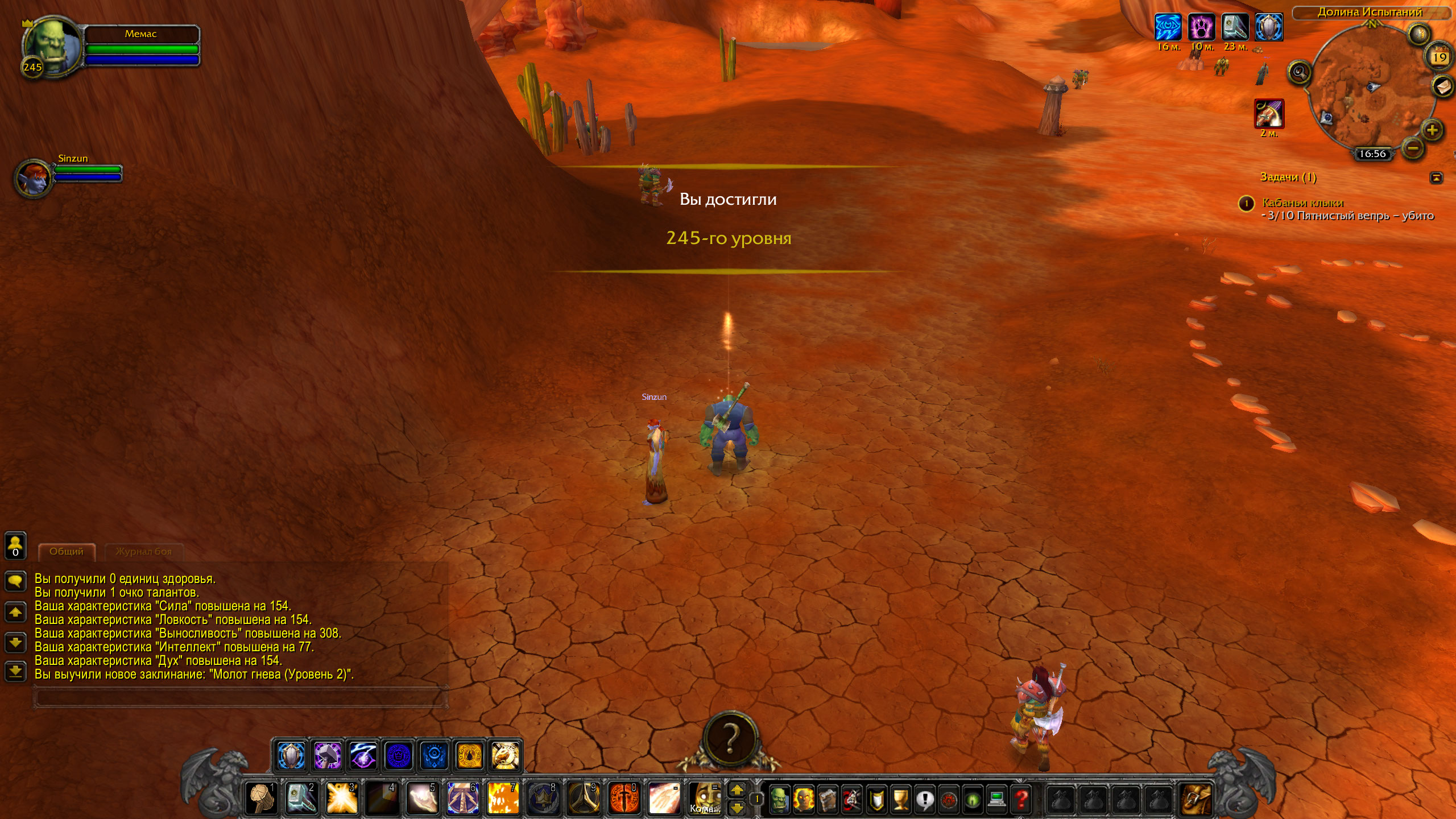The width and height of the screenshot is (1456, 819).
Task: Click the minimap tracking magnifier button
Action: 1300,72
